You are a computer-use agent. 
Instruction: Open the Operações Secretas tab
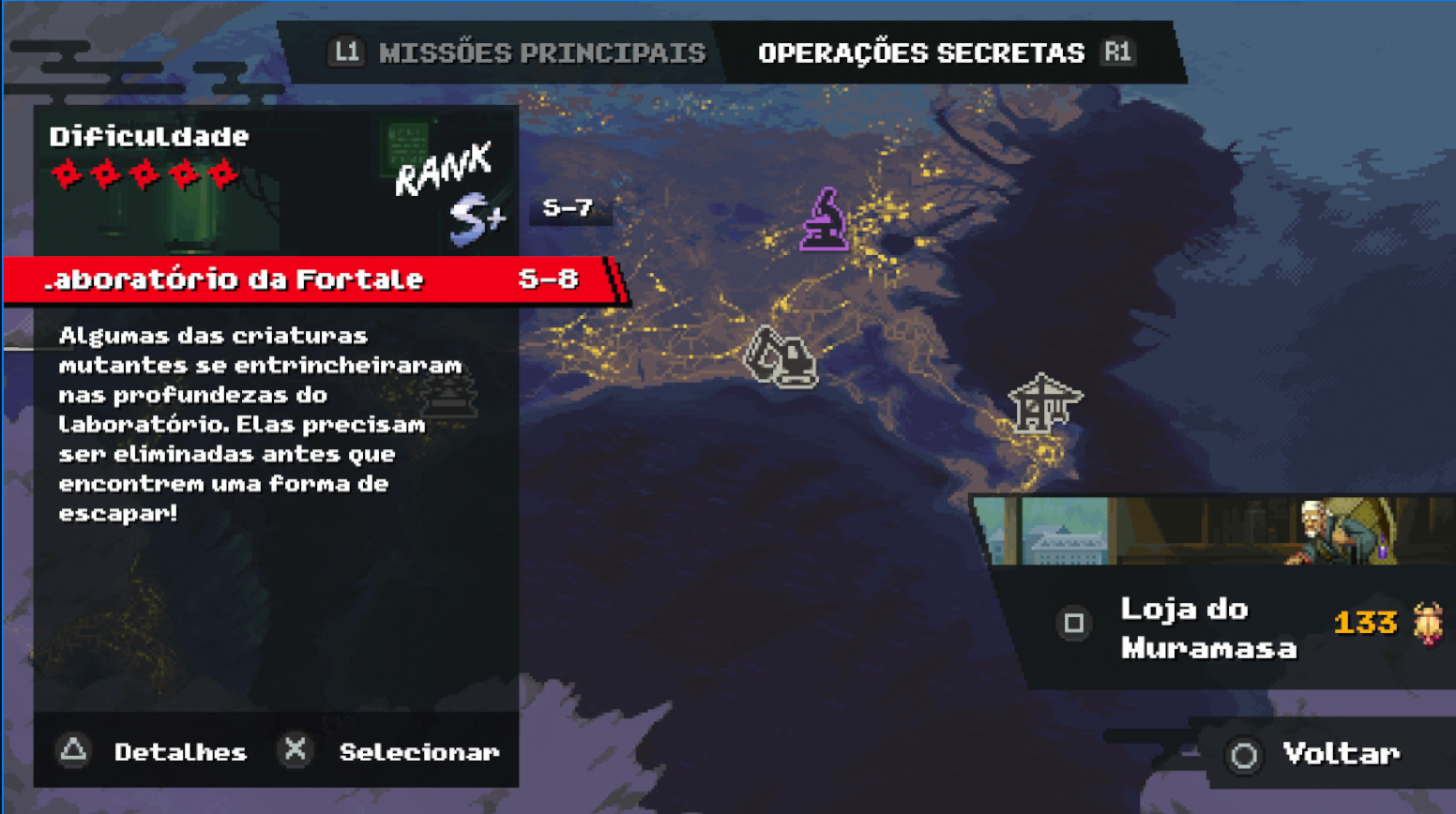(920, 53)
